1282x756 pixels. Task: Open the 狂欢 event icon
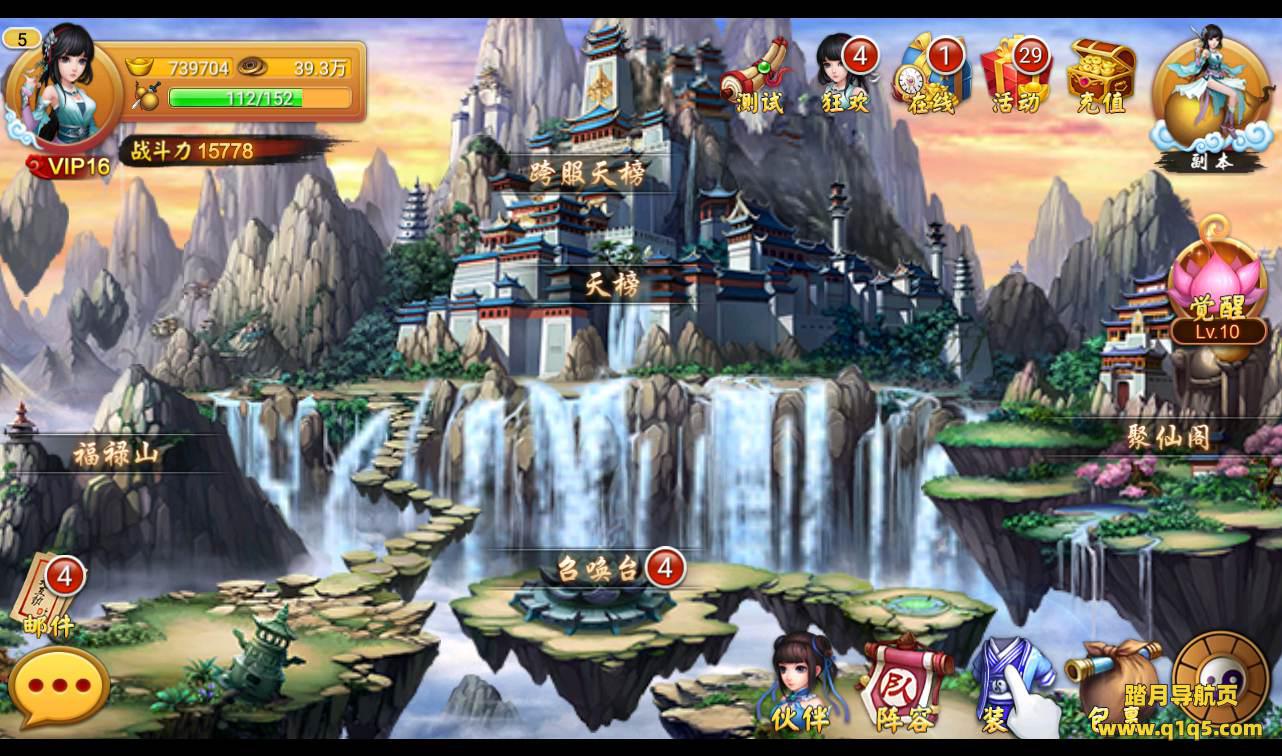[844, 76]
